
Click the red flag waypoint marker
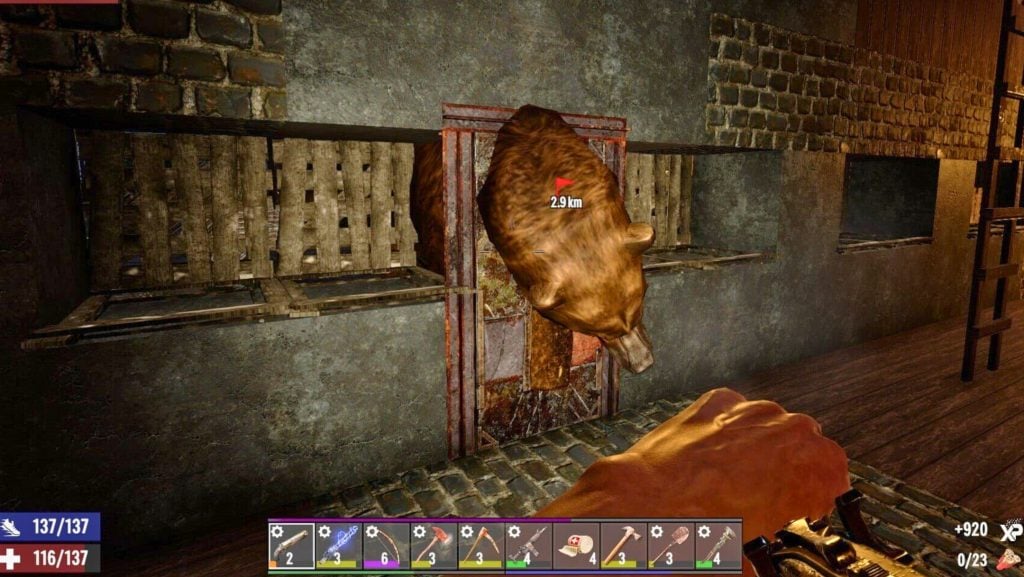[564, 185]
